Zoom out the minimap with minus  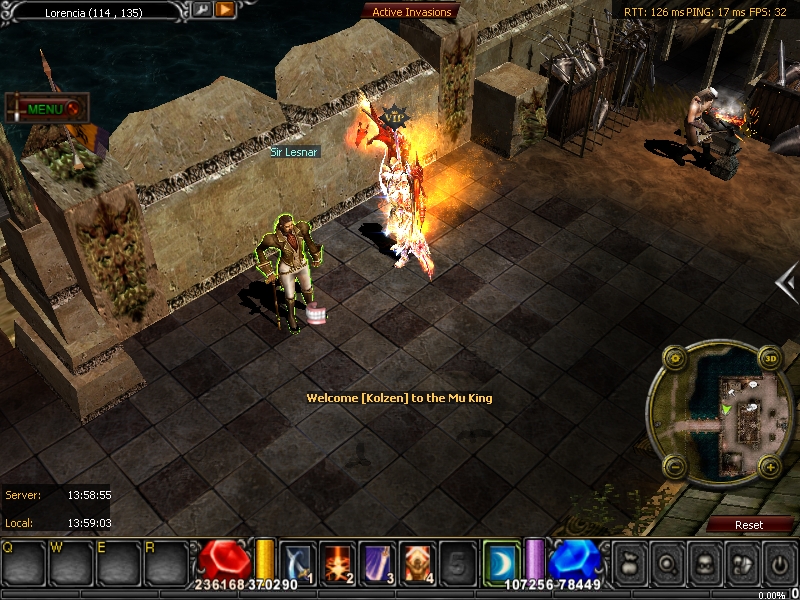[x=673, y=466]
